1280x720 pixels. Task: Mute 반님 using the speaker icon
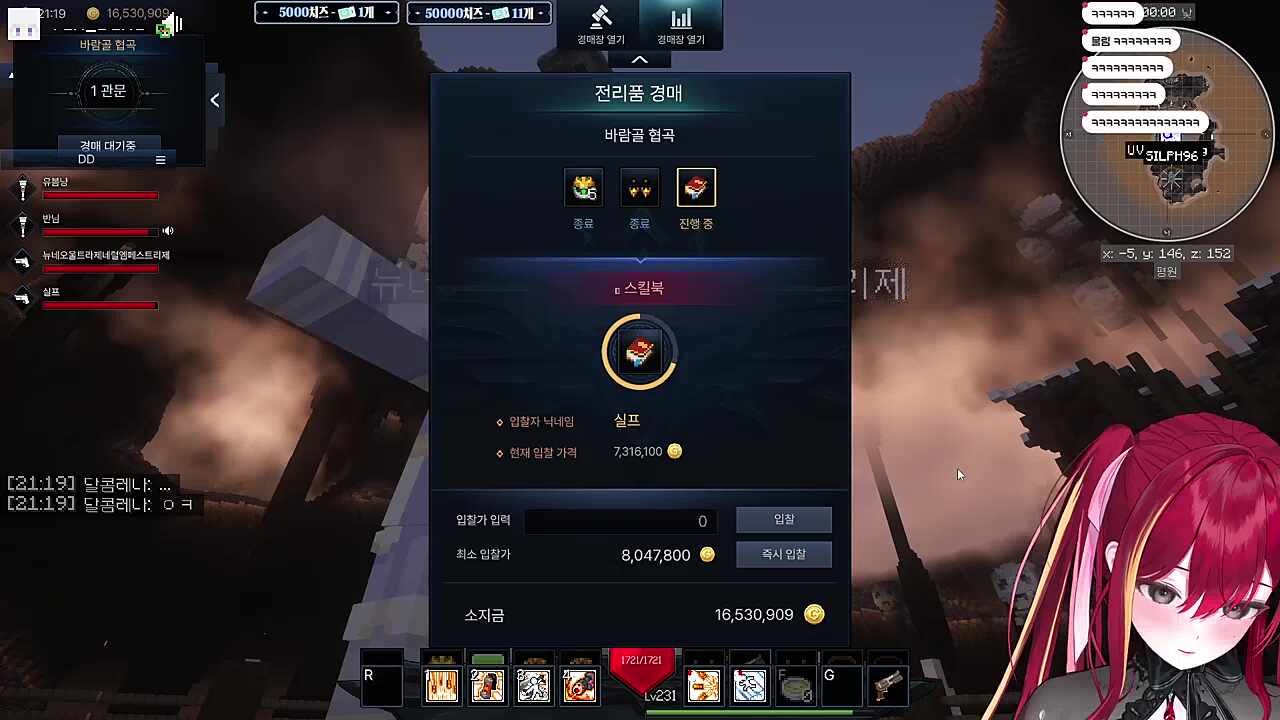point(168,231)
